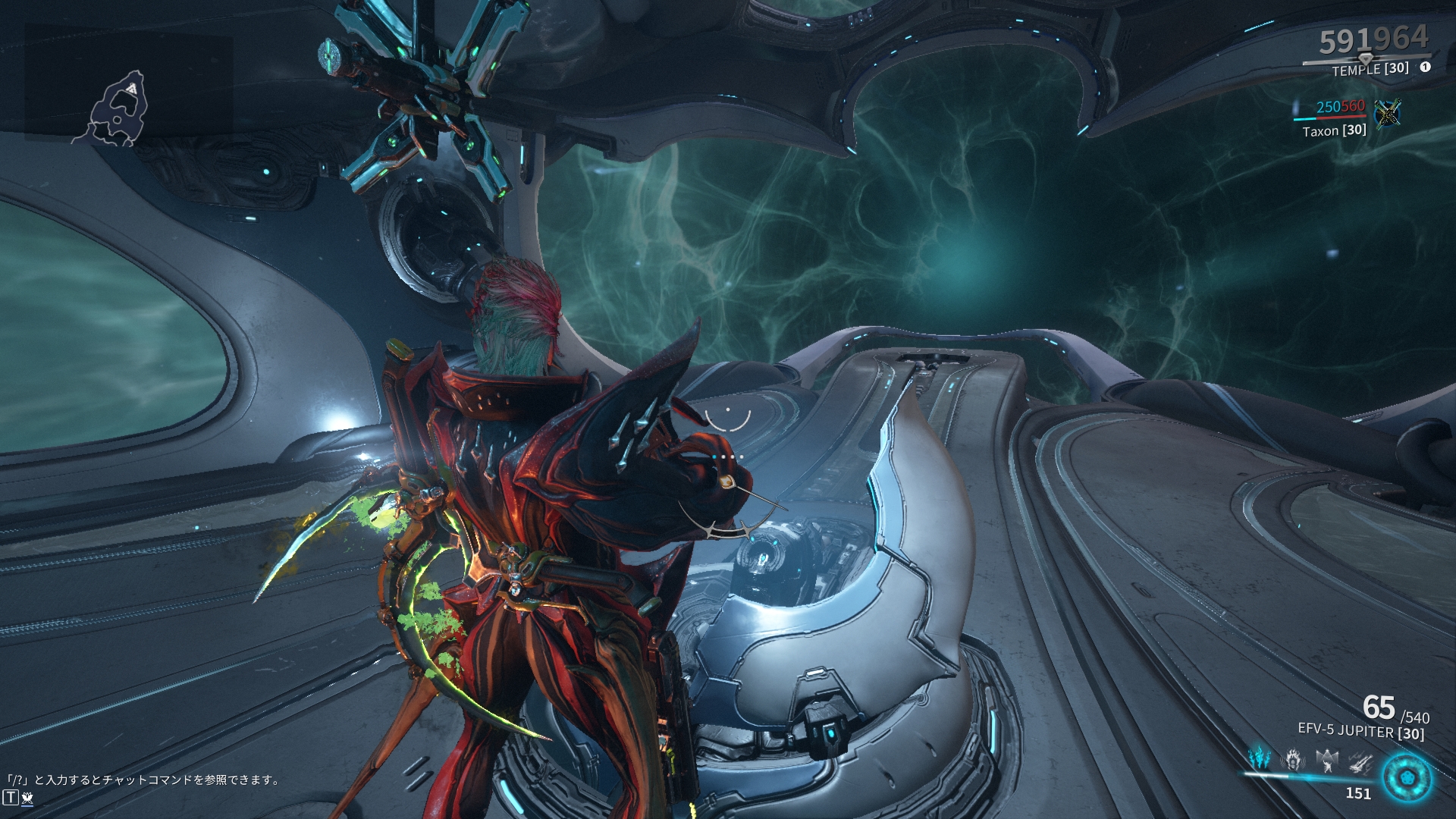This screenshot has width=1456, height=819.
Task: Open the clan chat tab icon
Action: [28, 797]
